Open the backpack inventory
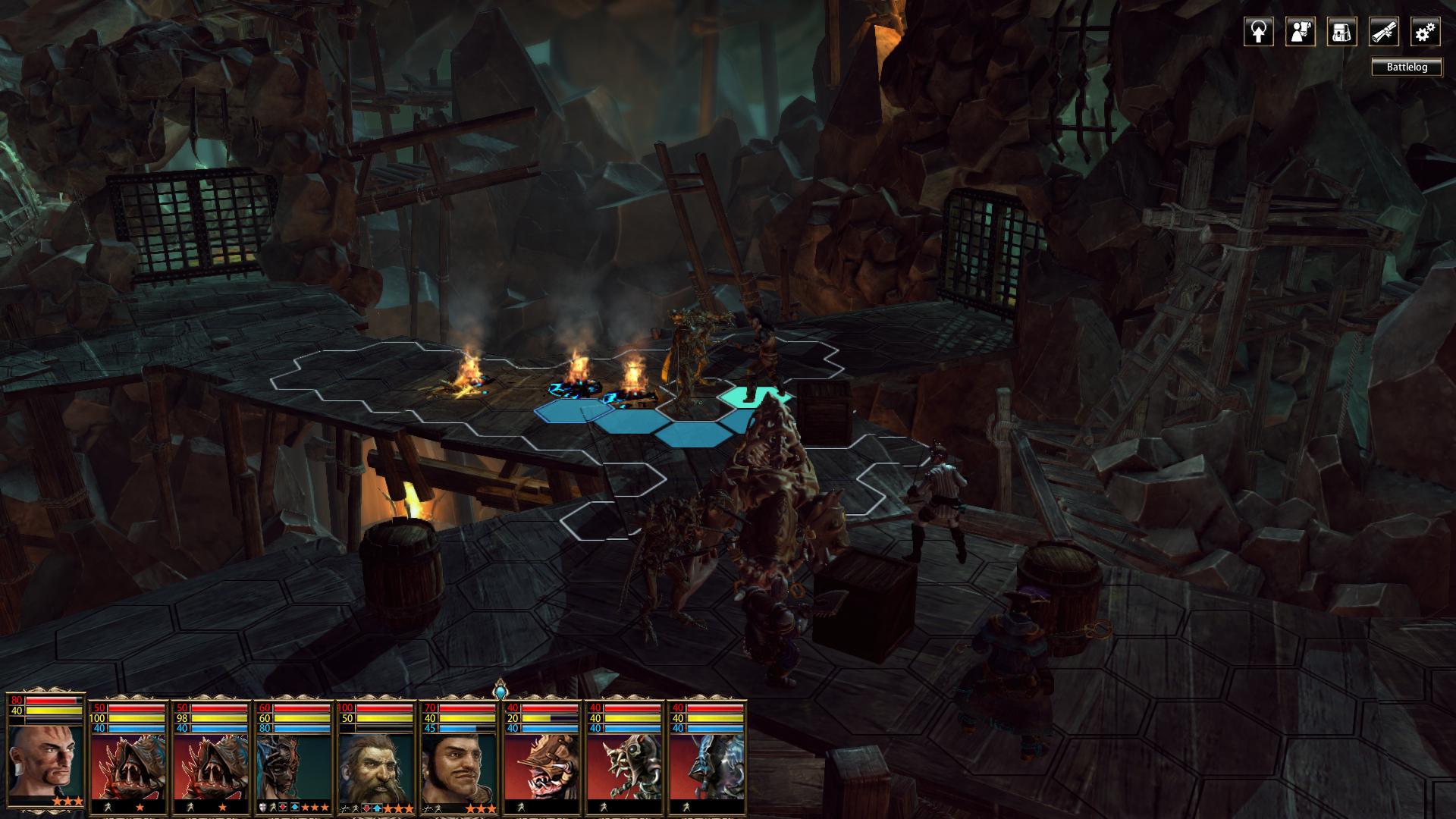Screen dimensions: 1456x819 click(x=1341, y=33)
